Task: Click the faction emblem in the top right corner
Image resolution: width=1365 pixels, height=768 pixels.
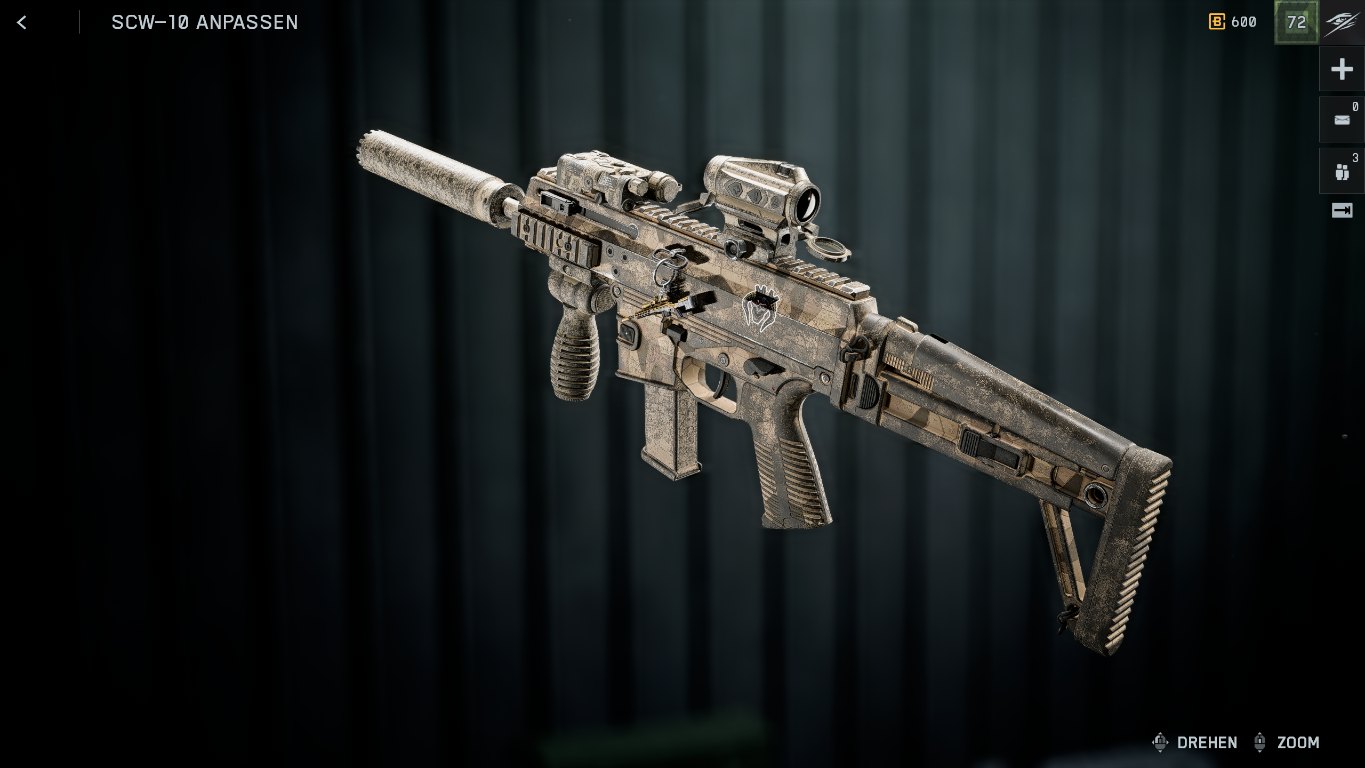Action: click(1341, 22)
